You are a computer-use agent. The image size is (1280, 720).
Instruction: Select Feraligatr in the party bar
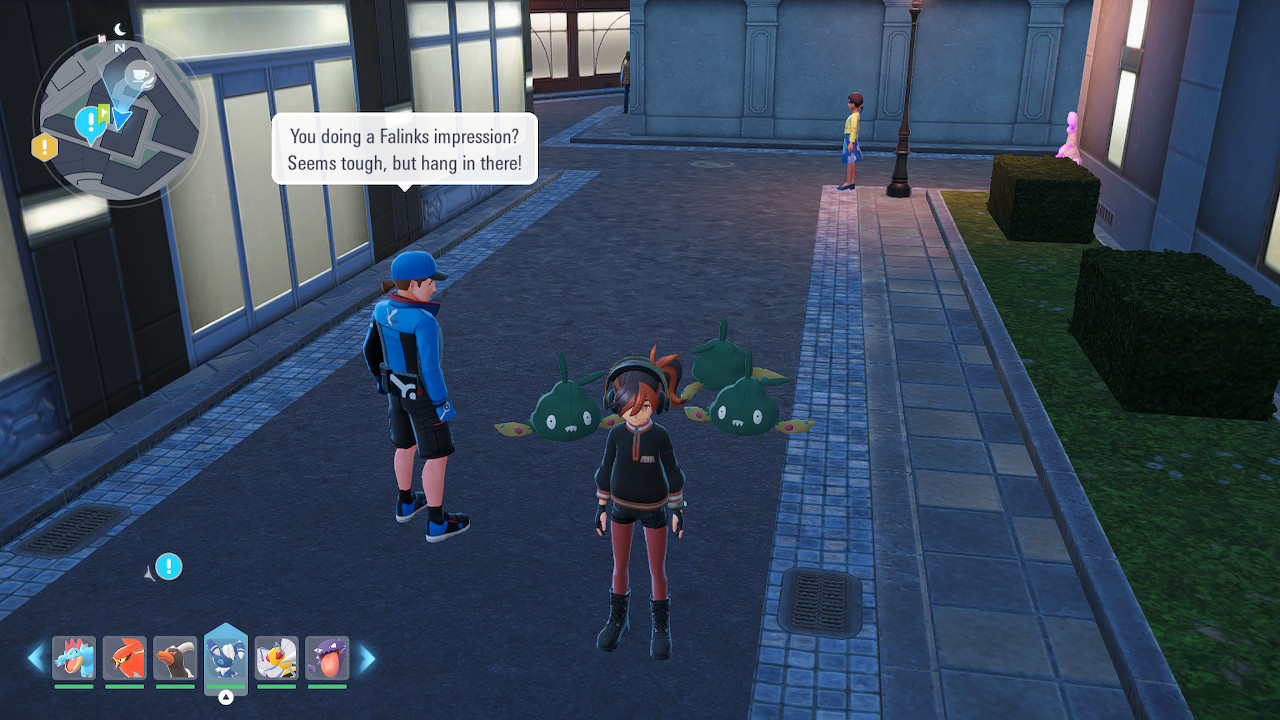pos(74,658)
